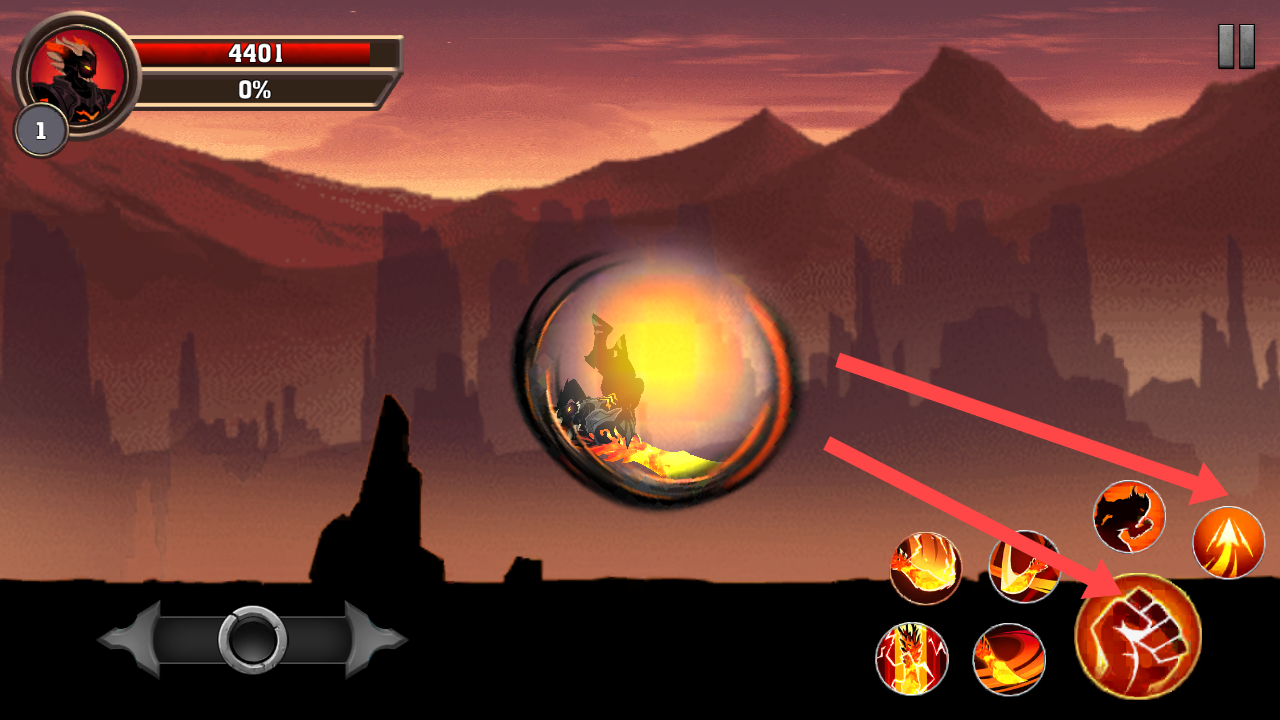Screen dimensions: 1280x720
Task: Click the left movement arrow
Action: pyautogui.click(x=130, y=639)
